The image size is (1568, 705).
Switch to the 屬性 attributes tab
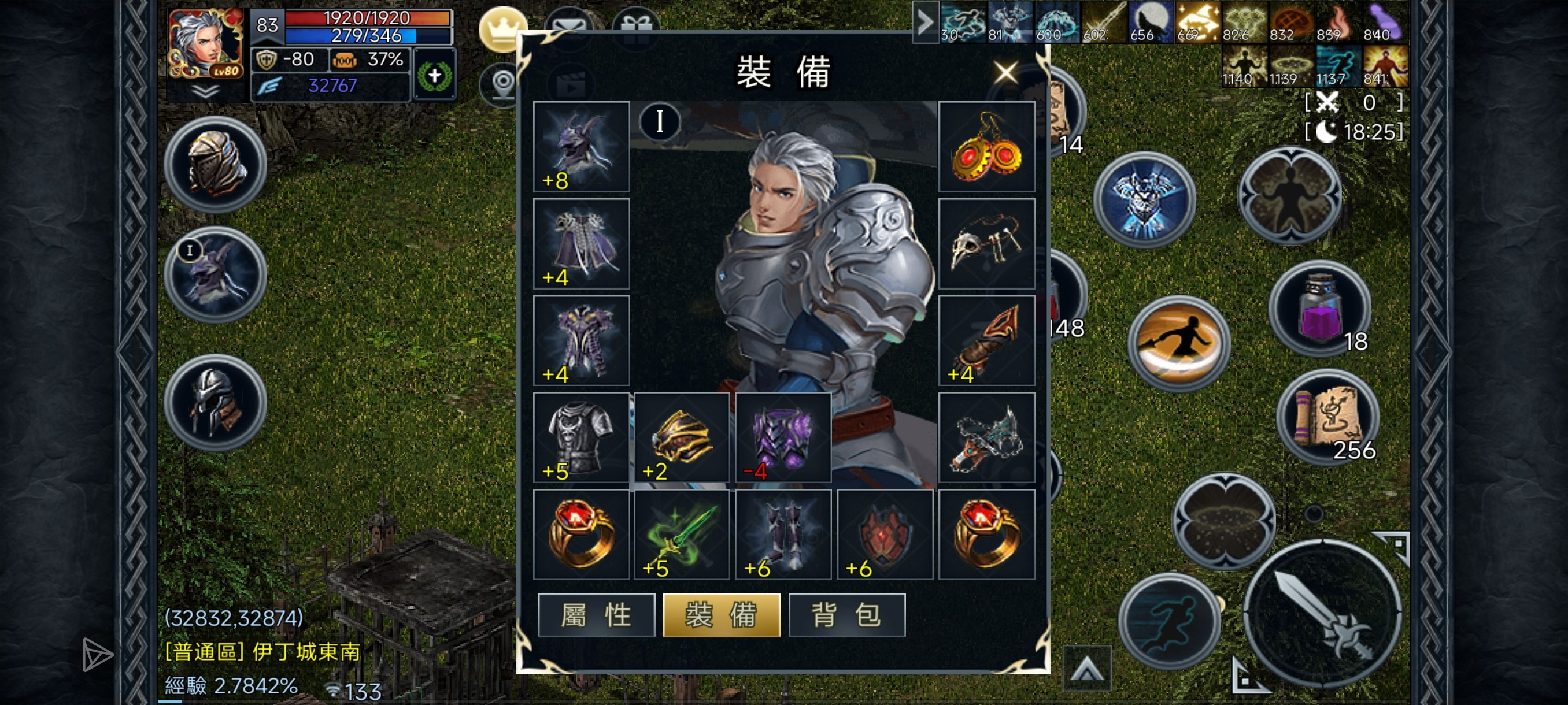597,615
